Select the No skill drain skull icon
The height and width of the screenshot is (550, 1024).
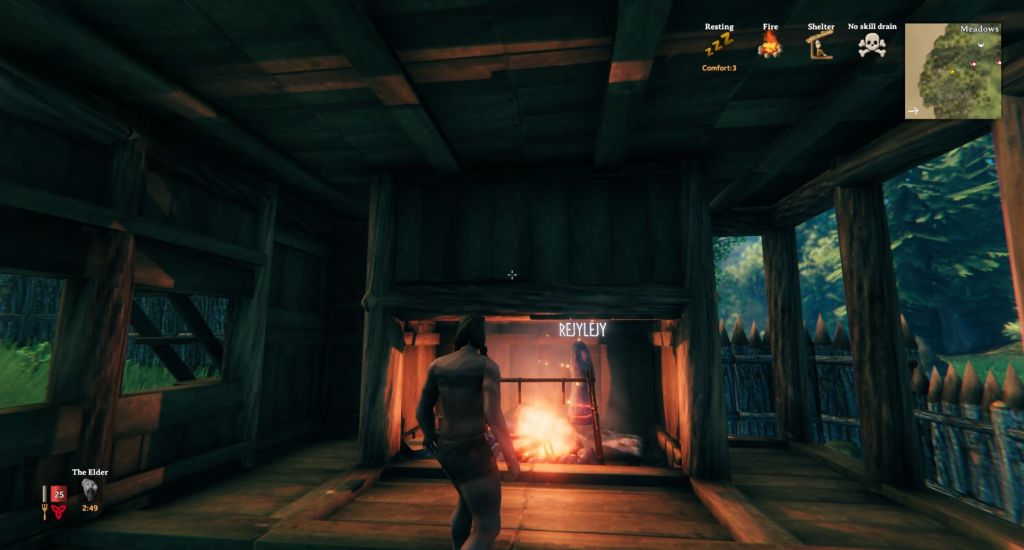[x=871, y=45]
